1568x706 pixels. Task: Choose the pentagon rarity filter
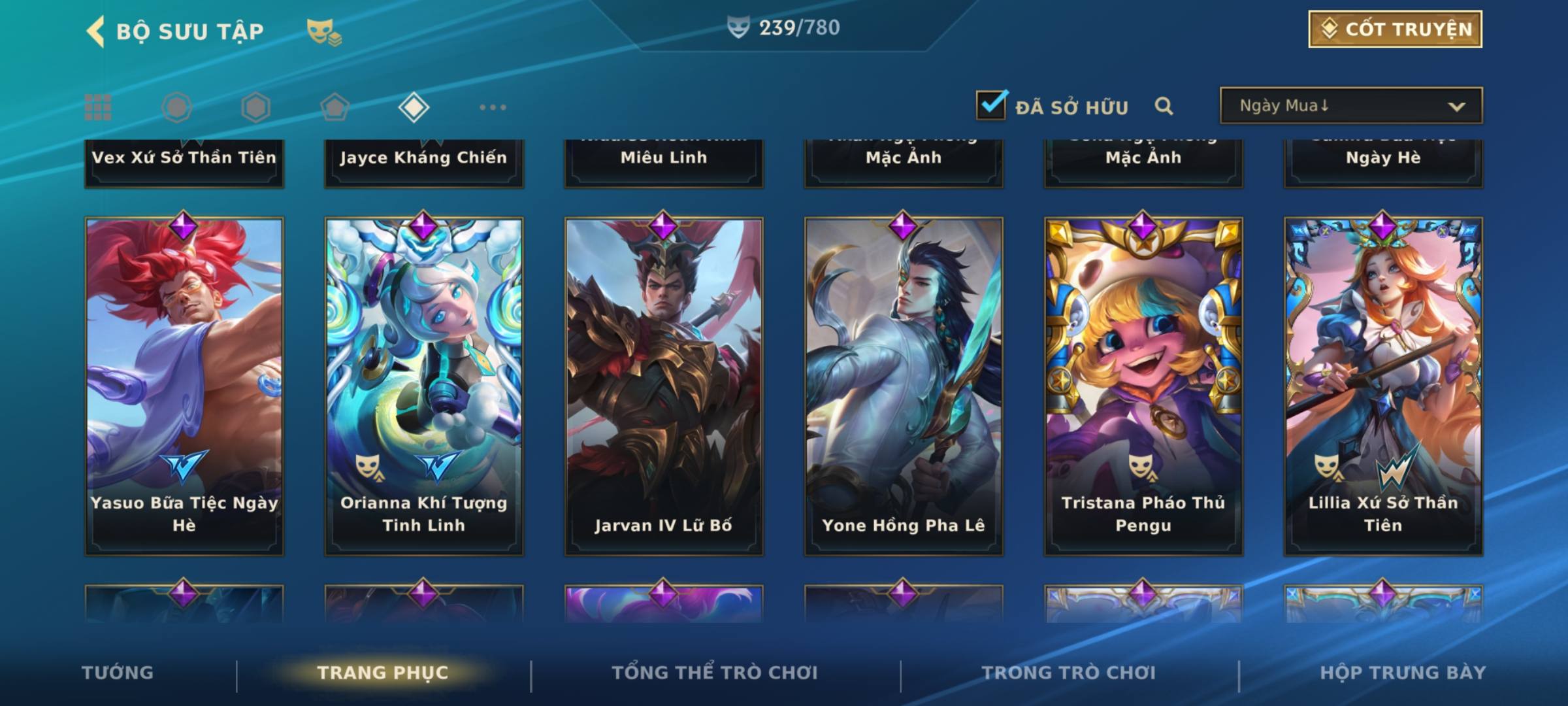[x=335, y=107]
